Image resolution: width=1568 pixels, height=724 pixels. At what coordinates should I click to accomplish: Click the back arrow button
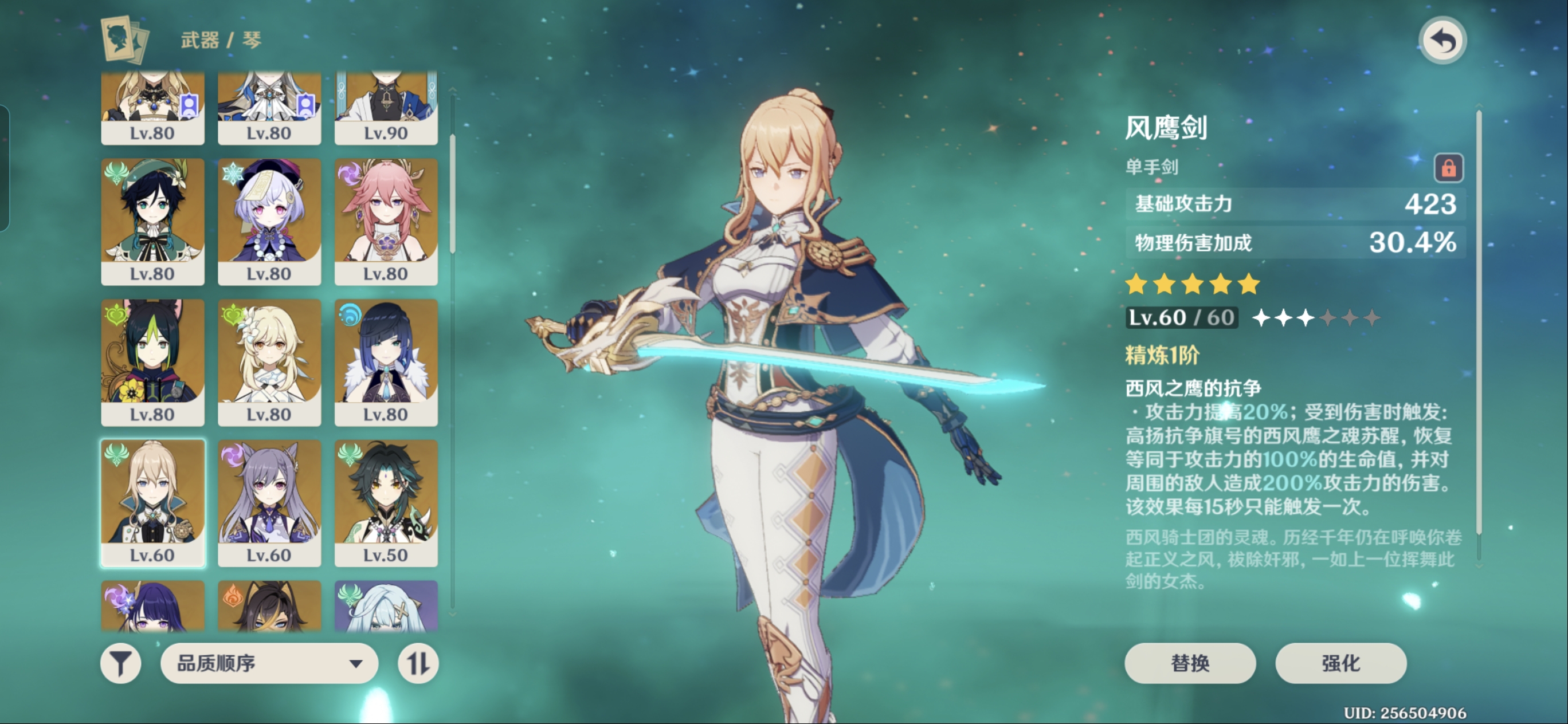point(1442,41)
